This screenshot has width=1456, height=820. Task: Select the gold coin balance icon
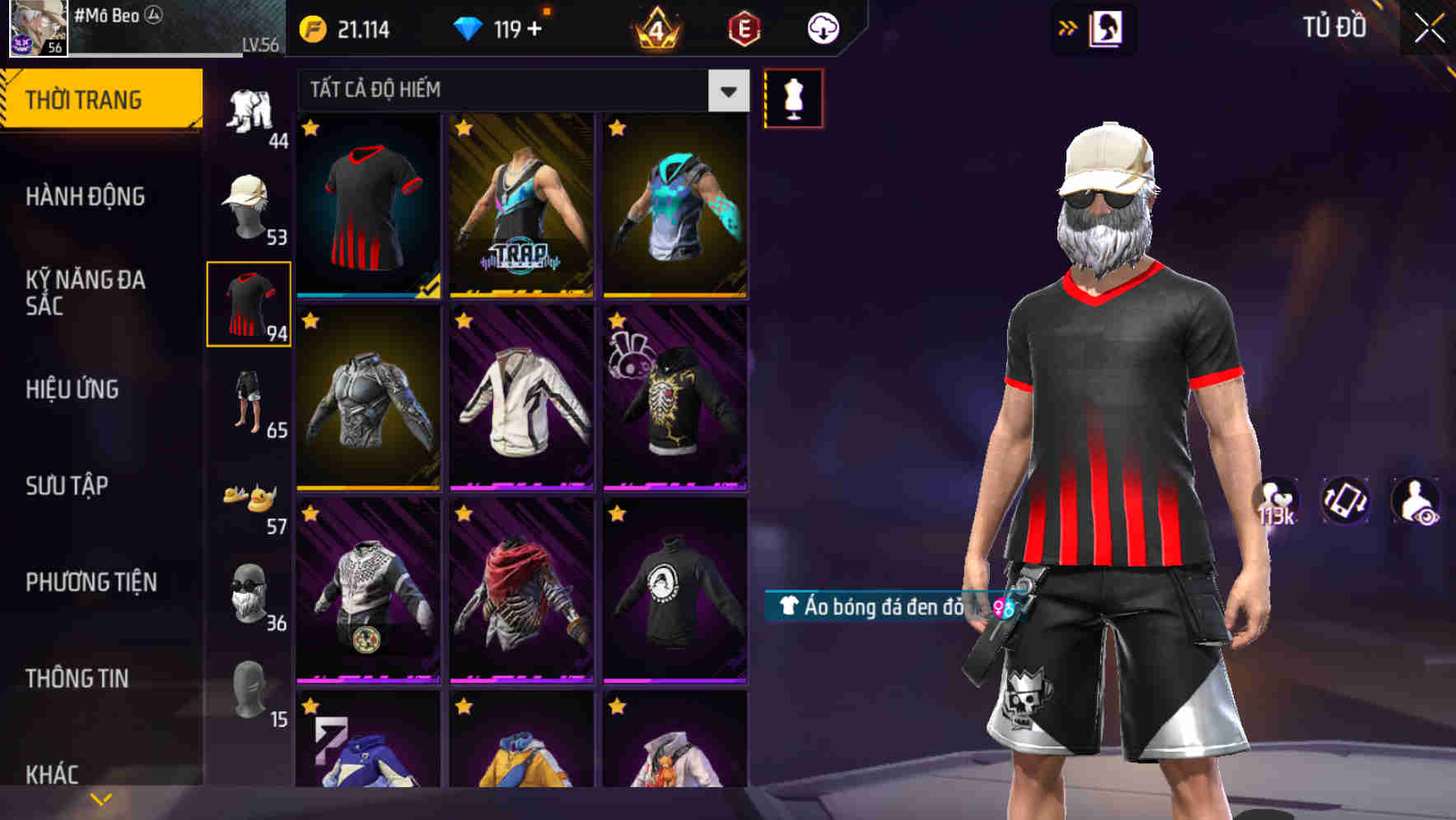tap(311, 27)
